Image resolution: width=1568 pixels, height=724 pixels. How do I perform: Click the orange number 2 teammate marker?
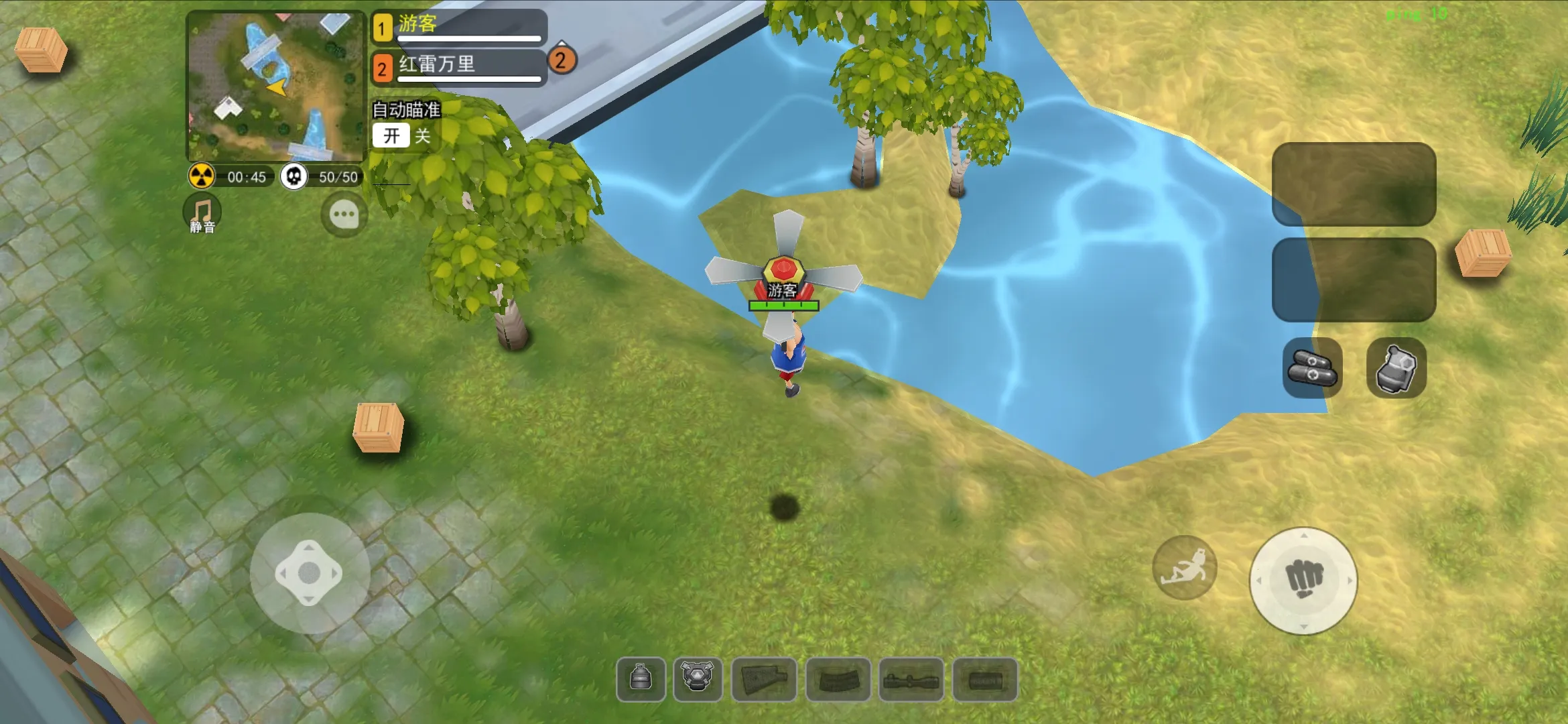coord(562,60)
